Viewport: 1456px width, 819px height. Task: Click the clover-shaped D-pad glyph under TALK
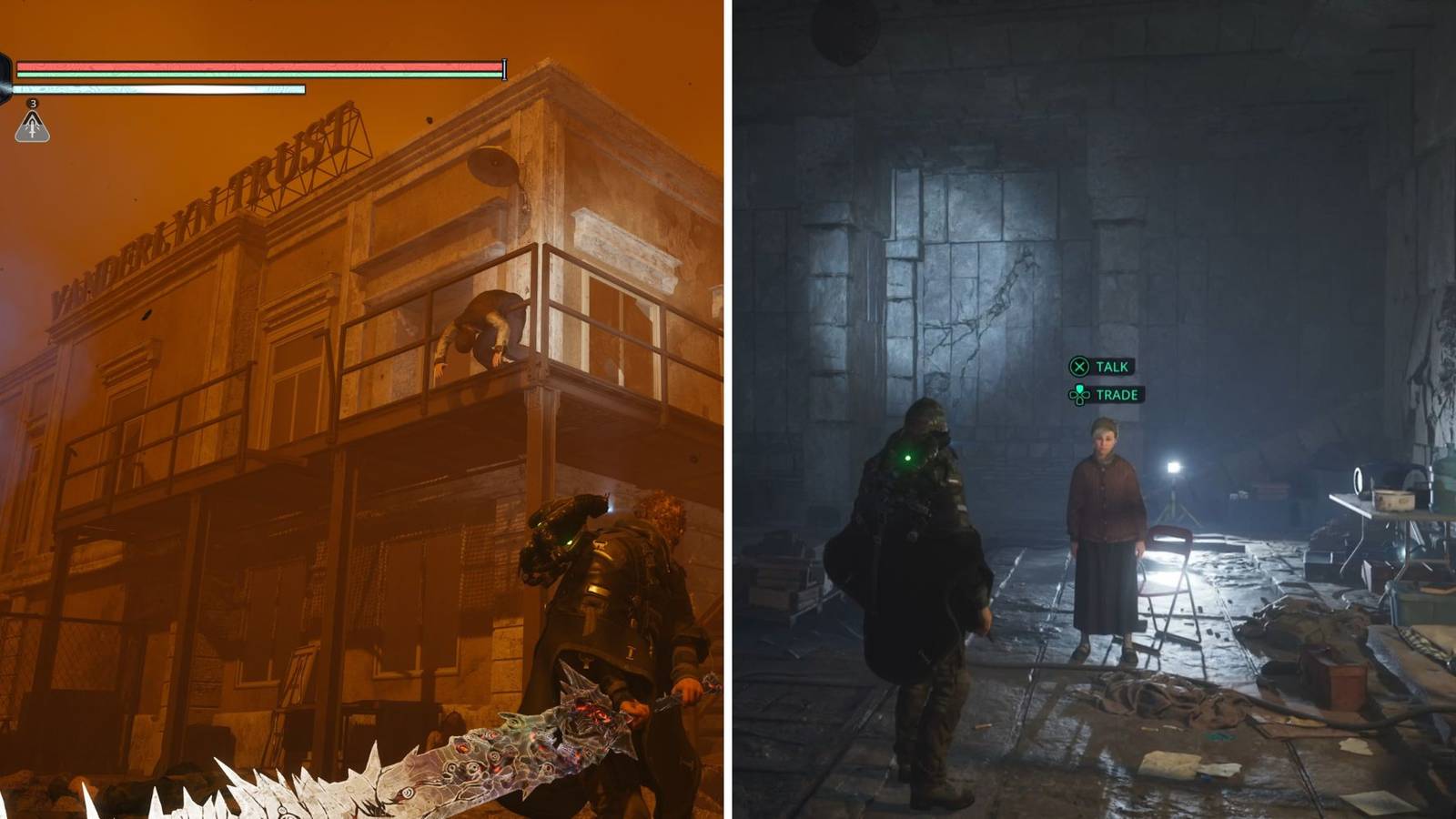pos(1079,395)
